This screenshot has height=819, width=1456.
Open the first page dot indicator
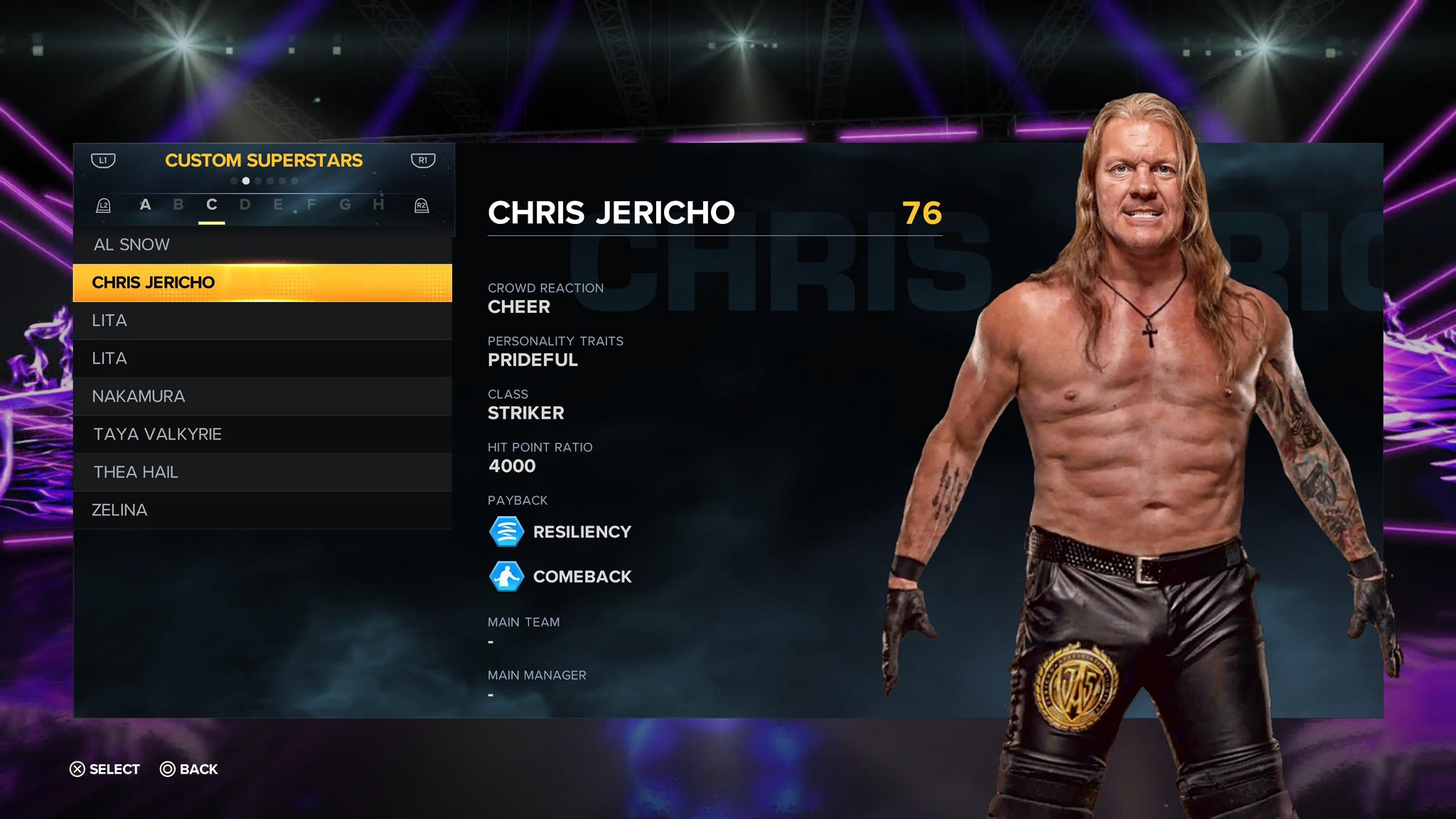click(x=234, y=181)
